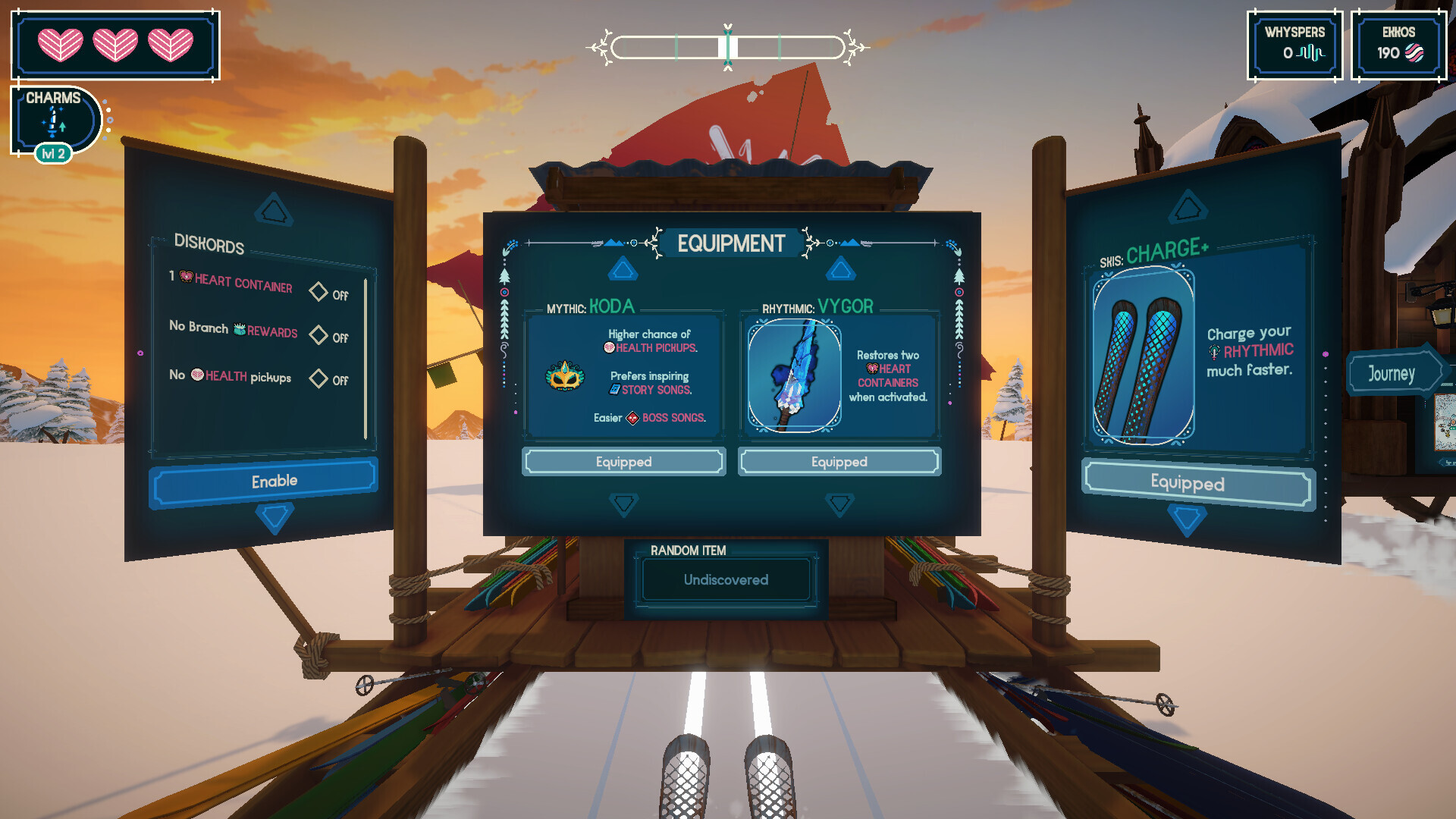Toggle the 1 Heart Container diskord on
1456x819 pixels.
[319, 292]
